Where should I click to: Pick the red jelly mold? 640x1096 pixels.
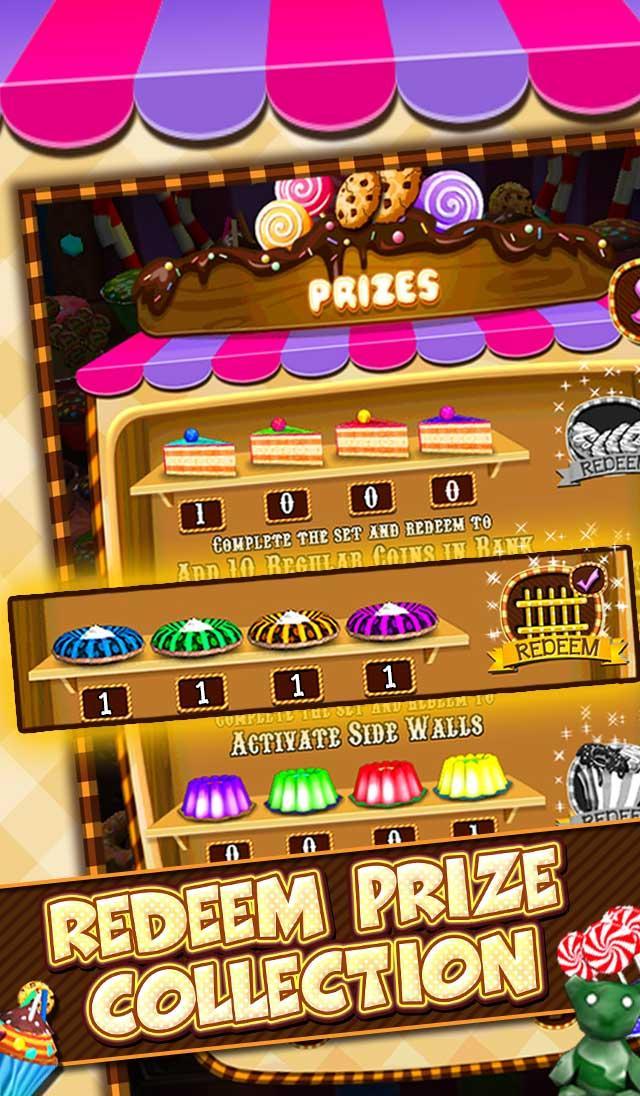[389, 781]
